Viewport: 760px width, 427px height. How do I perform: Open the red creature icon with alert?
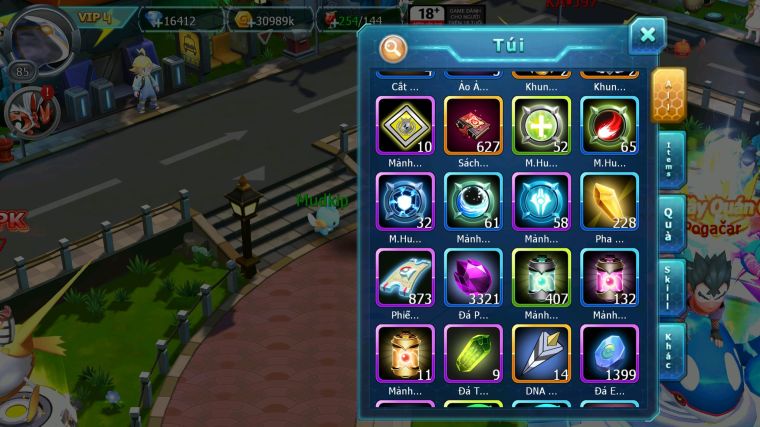coord(27,111)
